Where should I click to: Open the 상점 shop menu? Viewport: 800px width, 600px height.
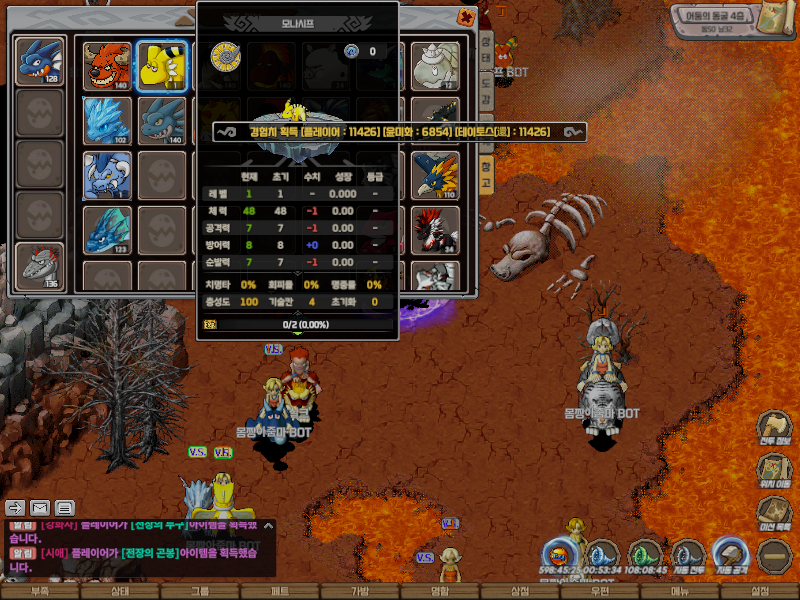click(520, 592)
